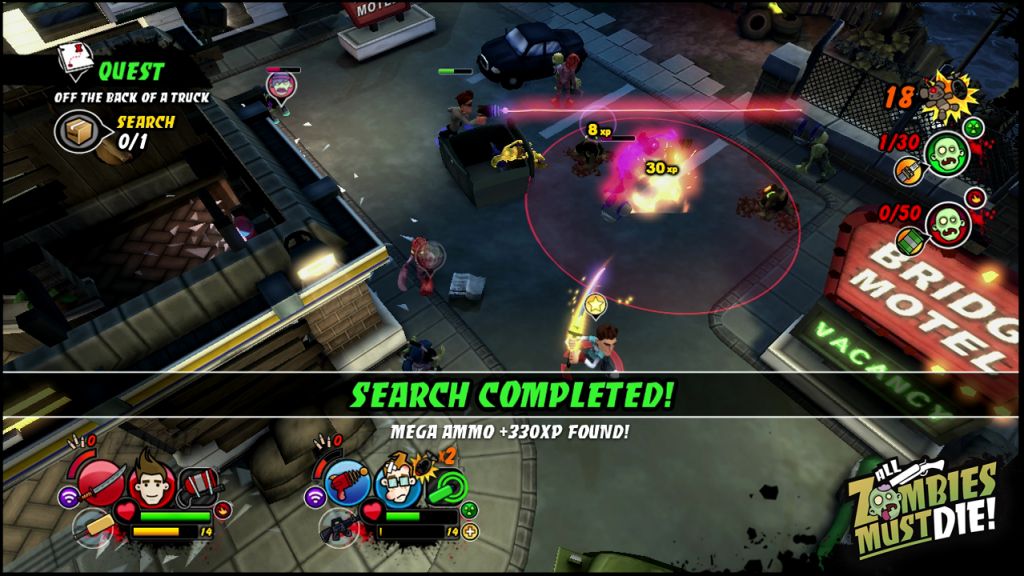
Task: Click the yellow plus icon beside player two
Action: tap(471, 532)
